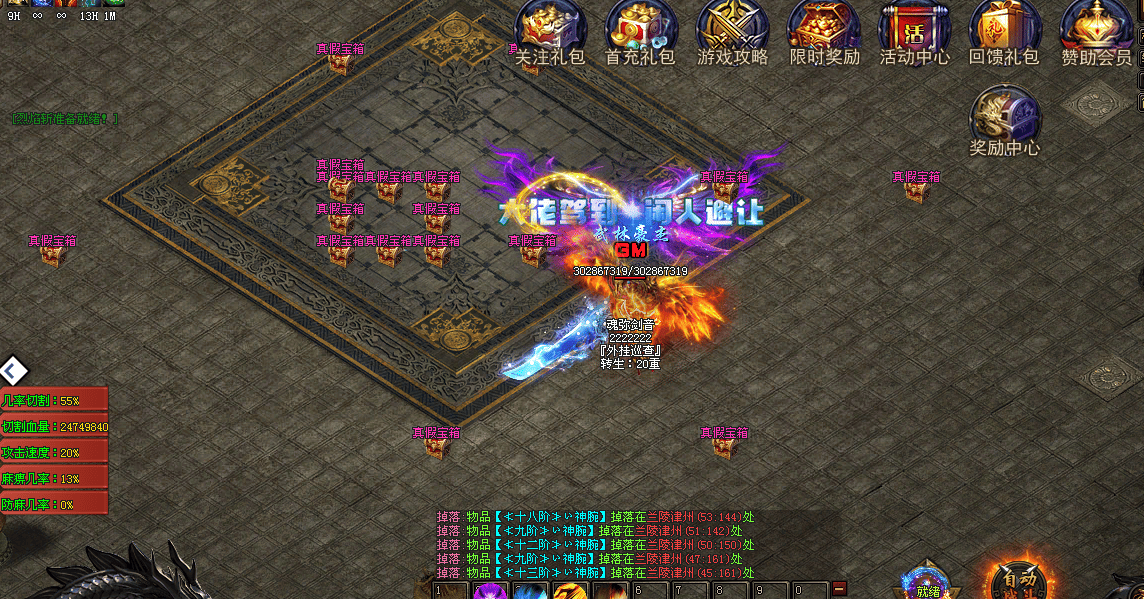Open the 活动中心 red banner icon
Screen dimensions: 1144x599
pos(914,30)
